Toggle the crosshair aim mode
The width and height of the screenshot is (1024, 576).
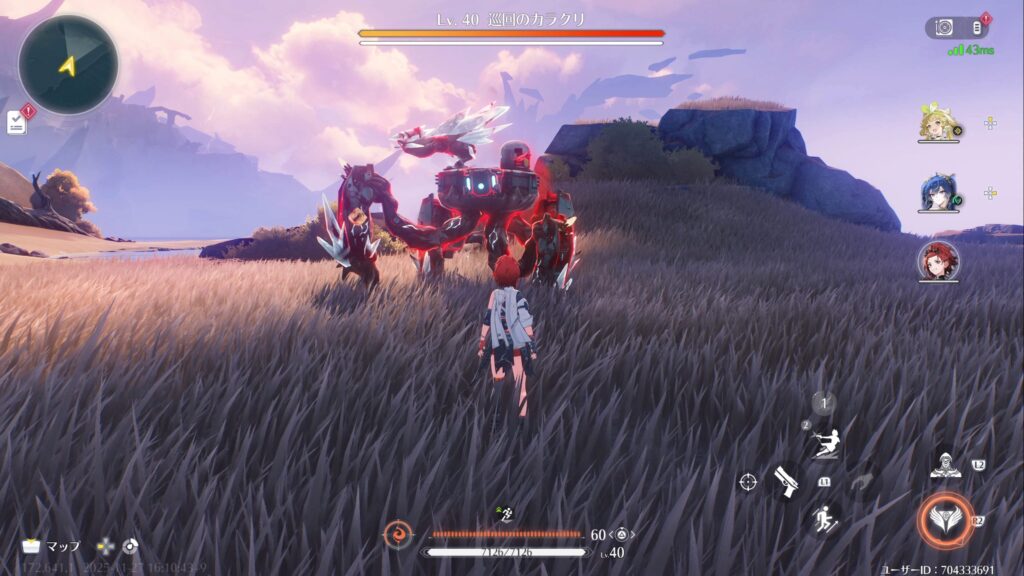tap(748, 482)
